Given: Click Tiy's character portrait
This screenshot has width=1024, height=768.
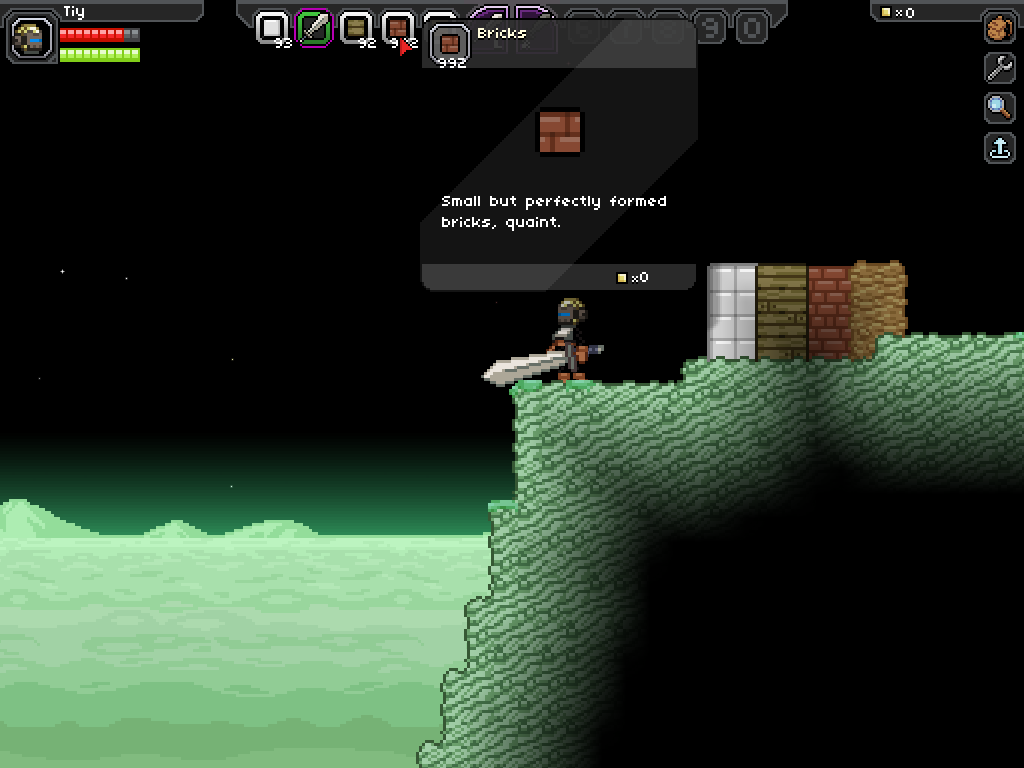Looking at the screenshot, I should pos(32,39).
